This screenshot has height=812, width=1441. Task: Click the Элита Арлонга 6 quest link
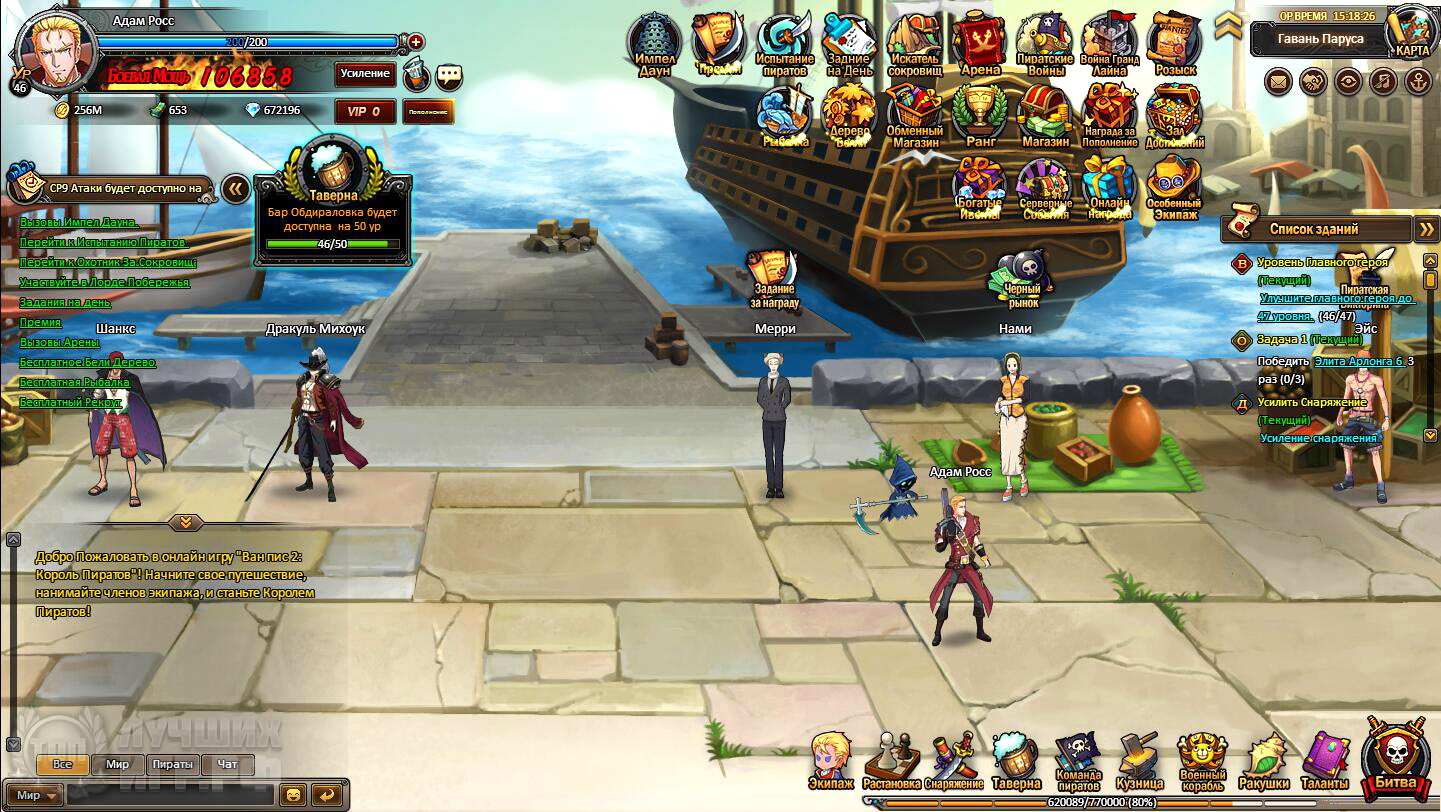[x=1358, y=361]
